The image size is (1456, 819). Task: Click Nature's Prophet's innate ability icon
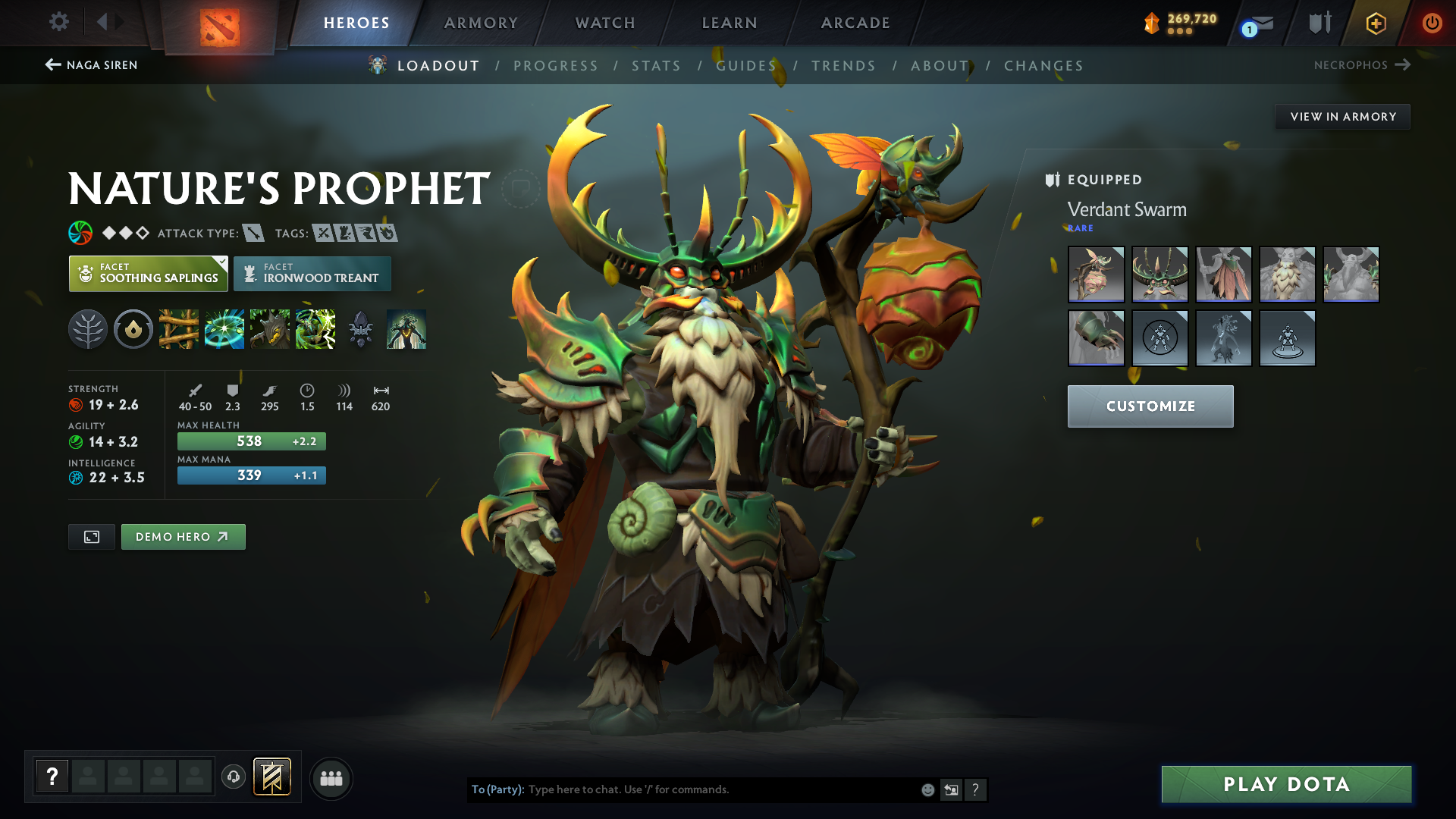click(x=88, y=329)
